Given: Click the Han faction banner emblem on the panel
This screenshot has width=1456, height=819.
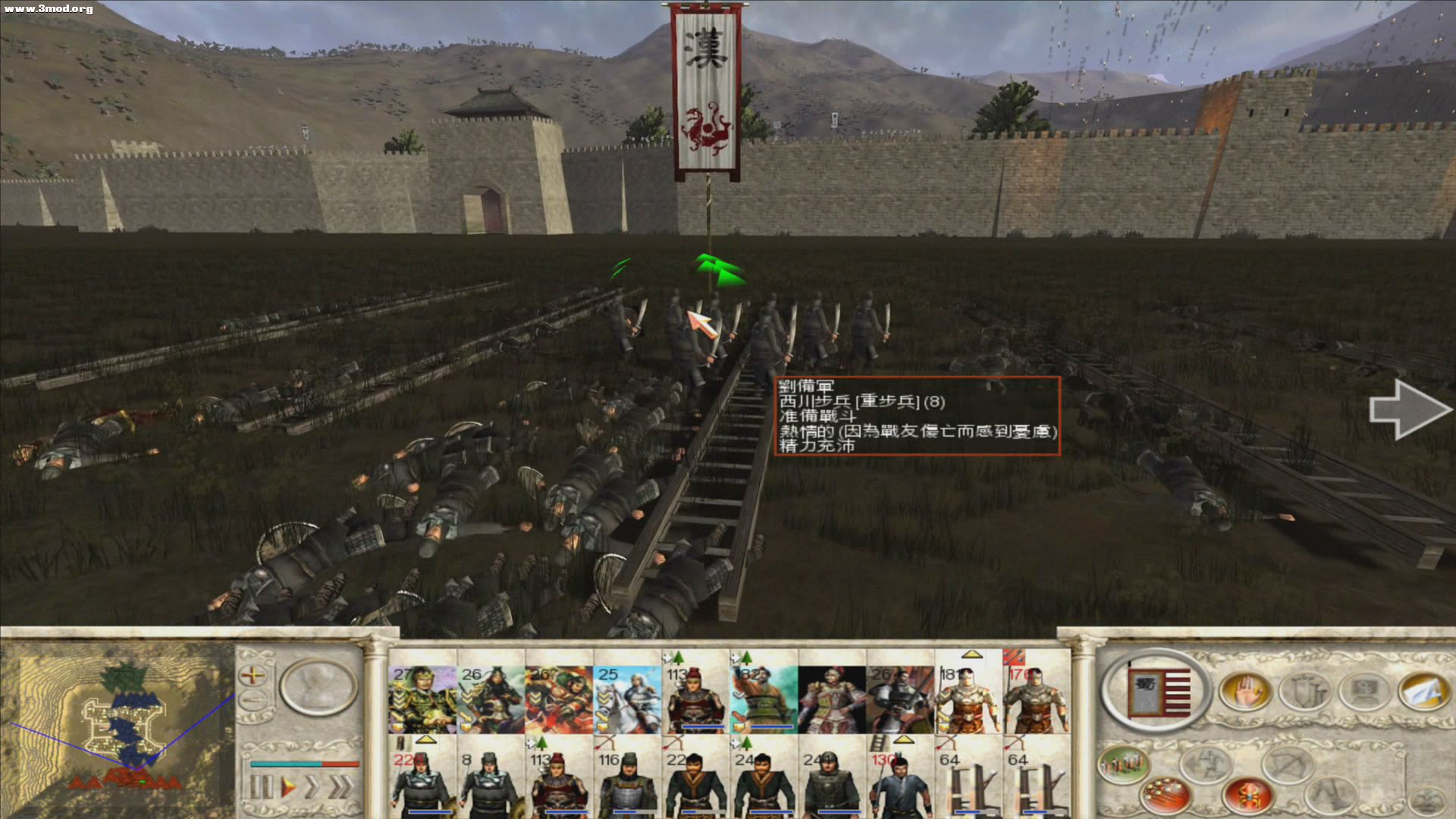Looking at the screenshot, I should pos(1158,692).
